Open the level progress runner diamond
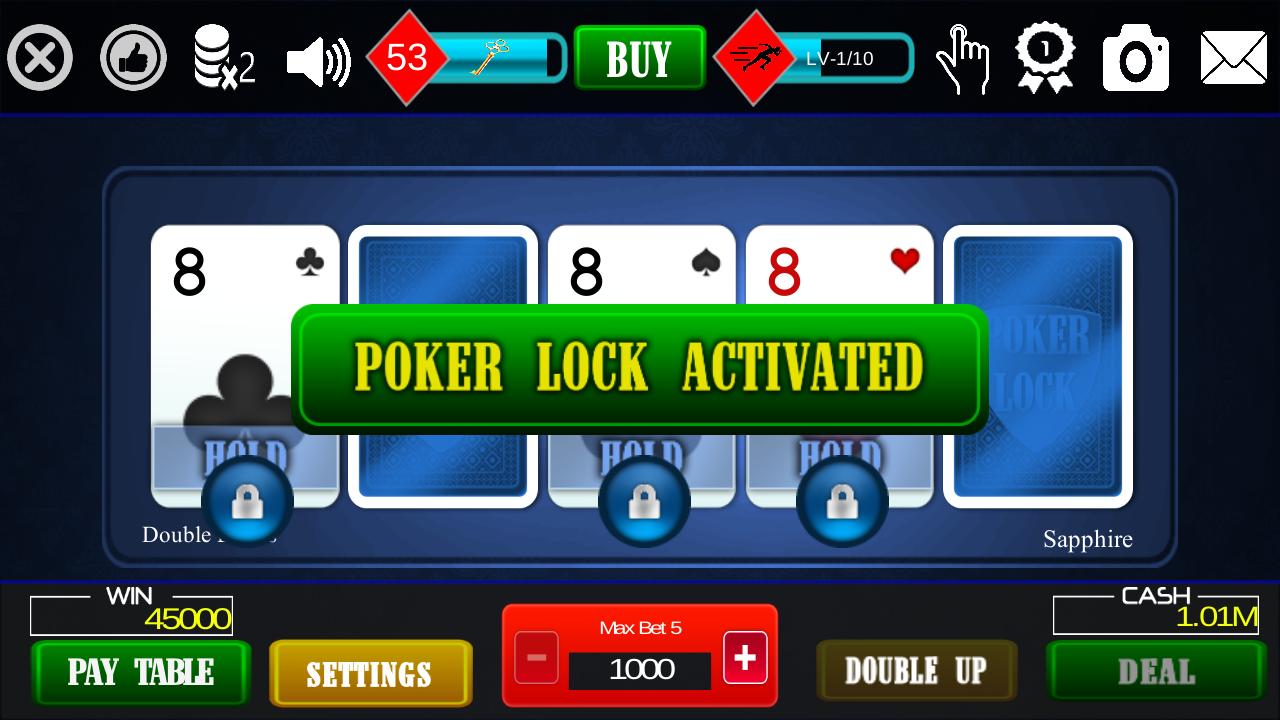The width and height of the screenshot is (1280, 720). (x=755, y=57)
